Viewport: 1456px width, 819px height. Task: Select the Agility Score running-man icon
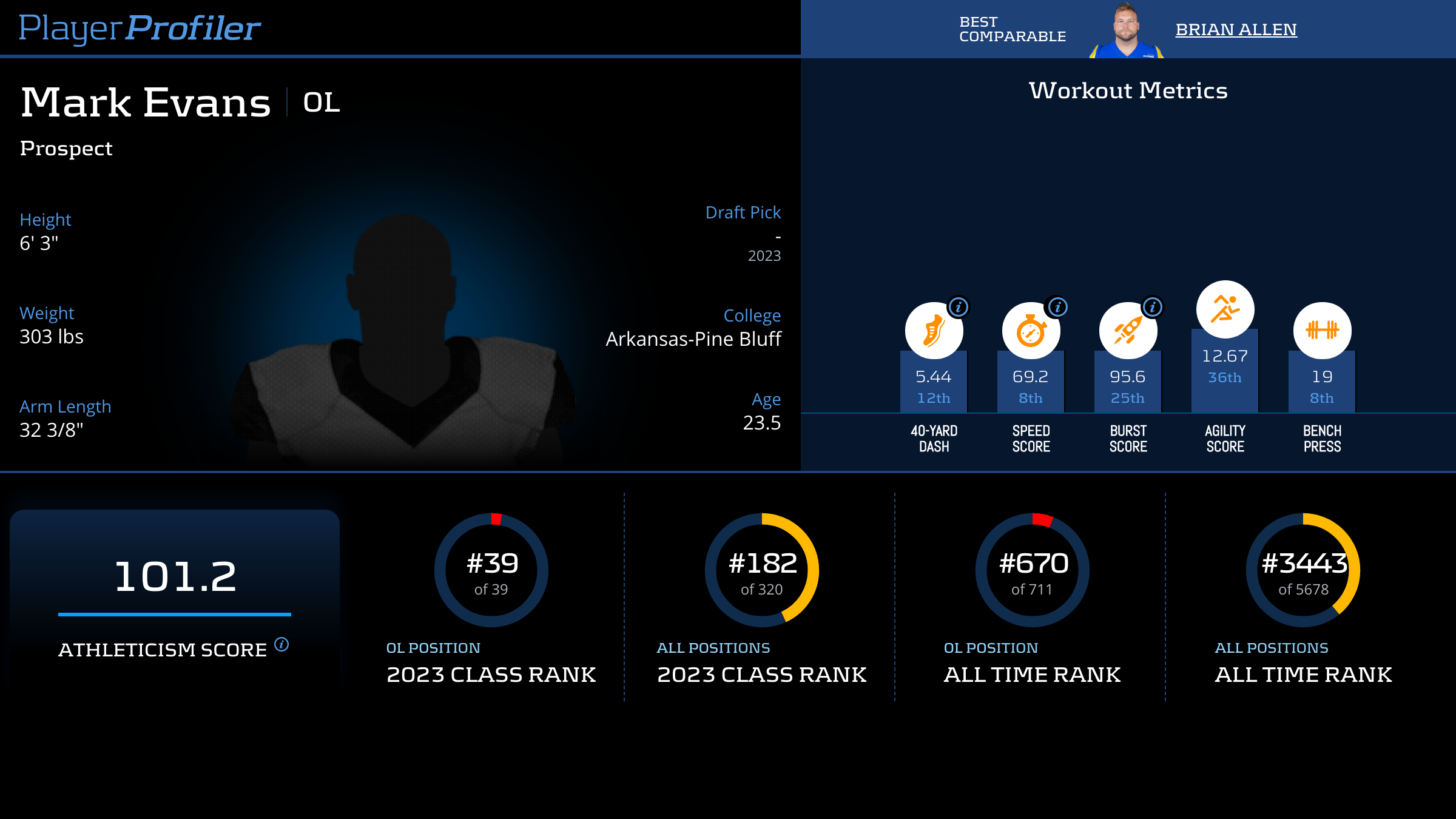[x=1225, y=309]
